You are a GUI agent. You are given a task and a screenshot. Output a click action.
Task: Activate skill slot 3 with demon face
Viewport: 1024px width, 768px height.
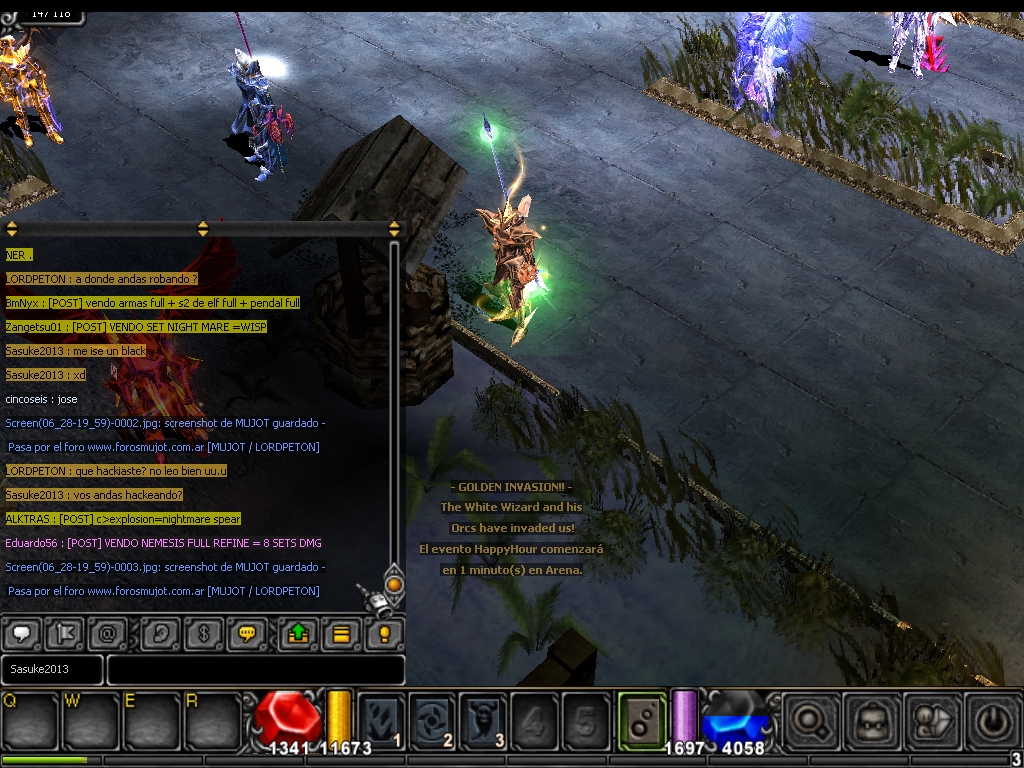484,719
